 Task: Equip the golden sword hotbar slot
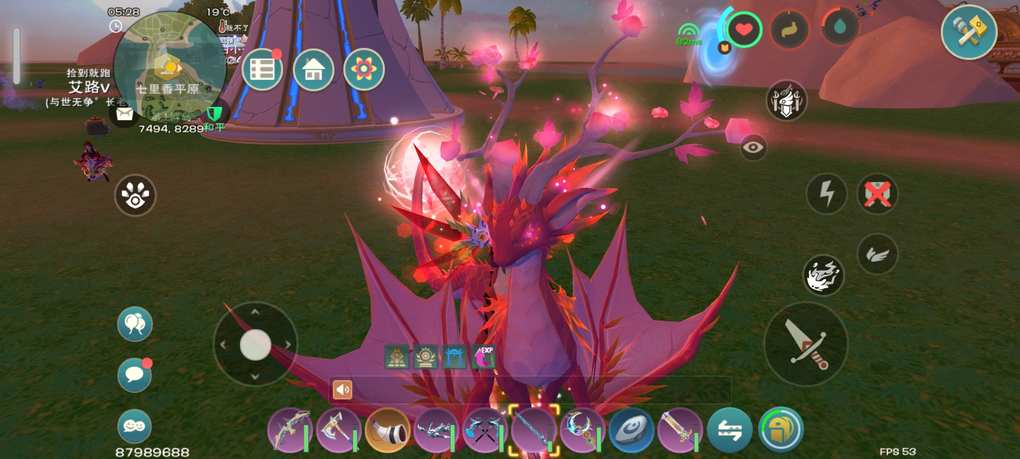coord(680,430)
